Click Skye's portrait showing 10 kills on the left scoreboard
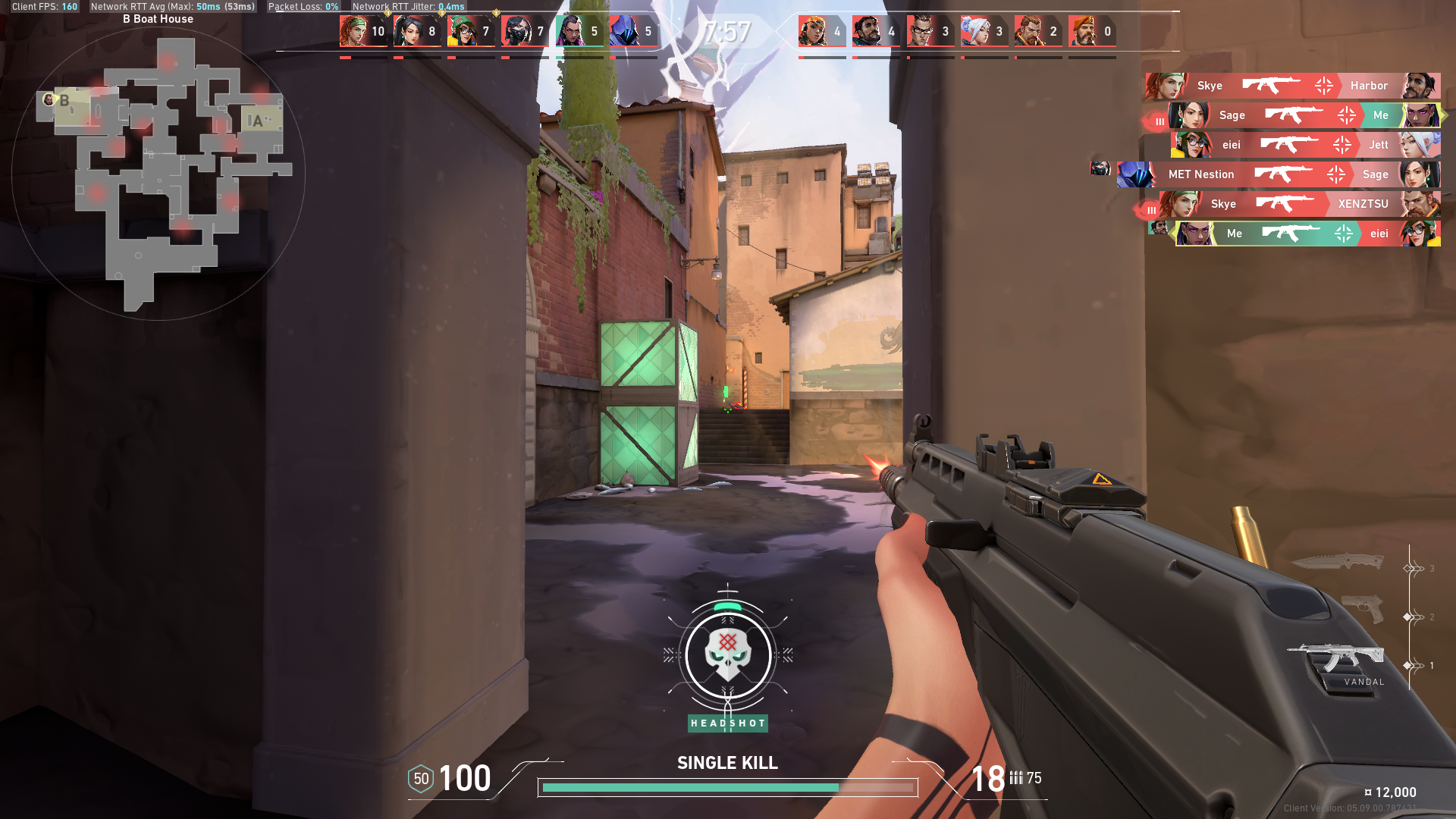The width and height of the screenshot is (1456, 819). pyautogui.click(x=353, y=31)
